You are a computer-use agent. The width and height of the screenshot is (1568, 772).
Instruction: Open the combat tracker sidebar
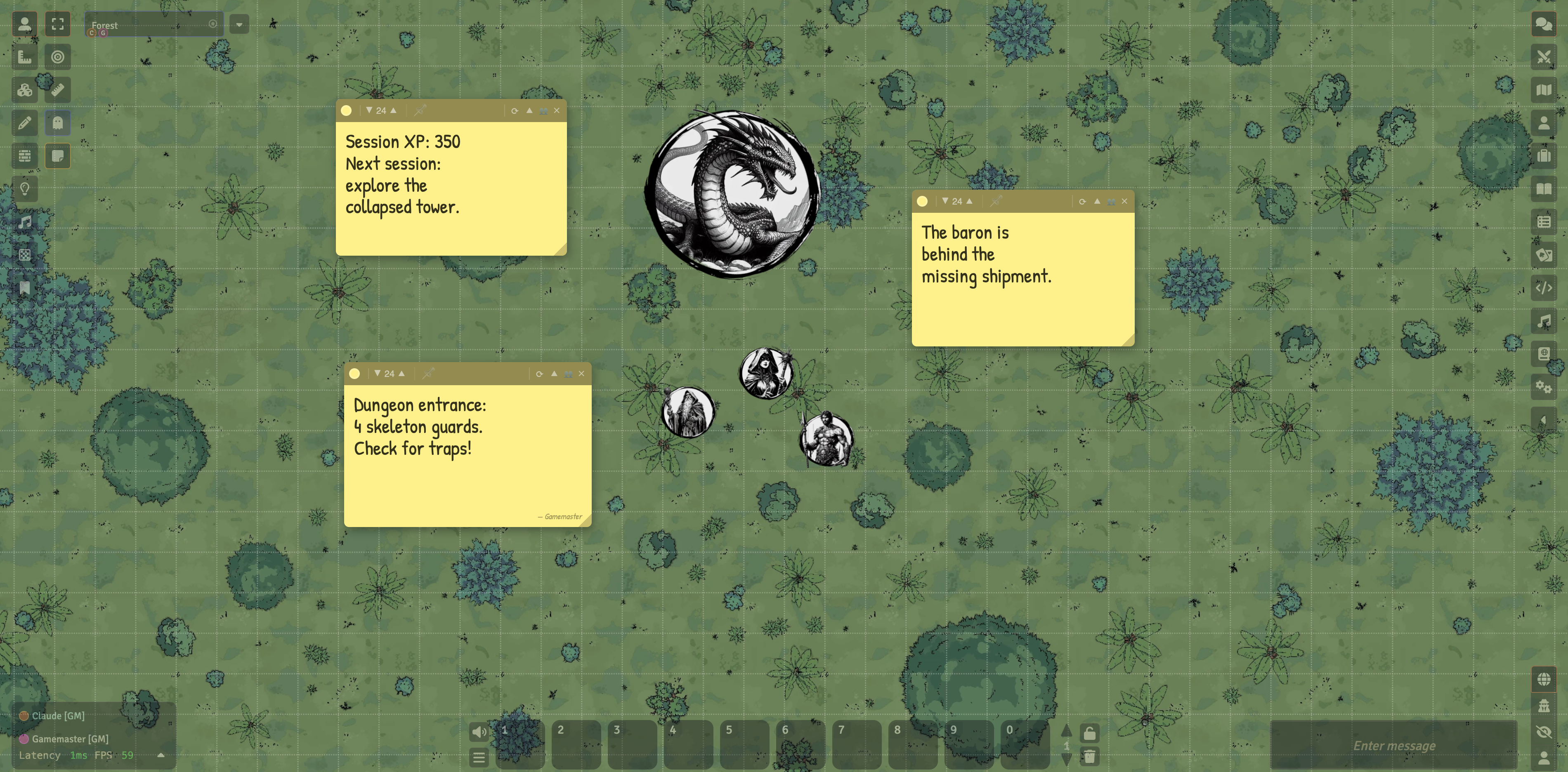click(1544, 56)
